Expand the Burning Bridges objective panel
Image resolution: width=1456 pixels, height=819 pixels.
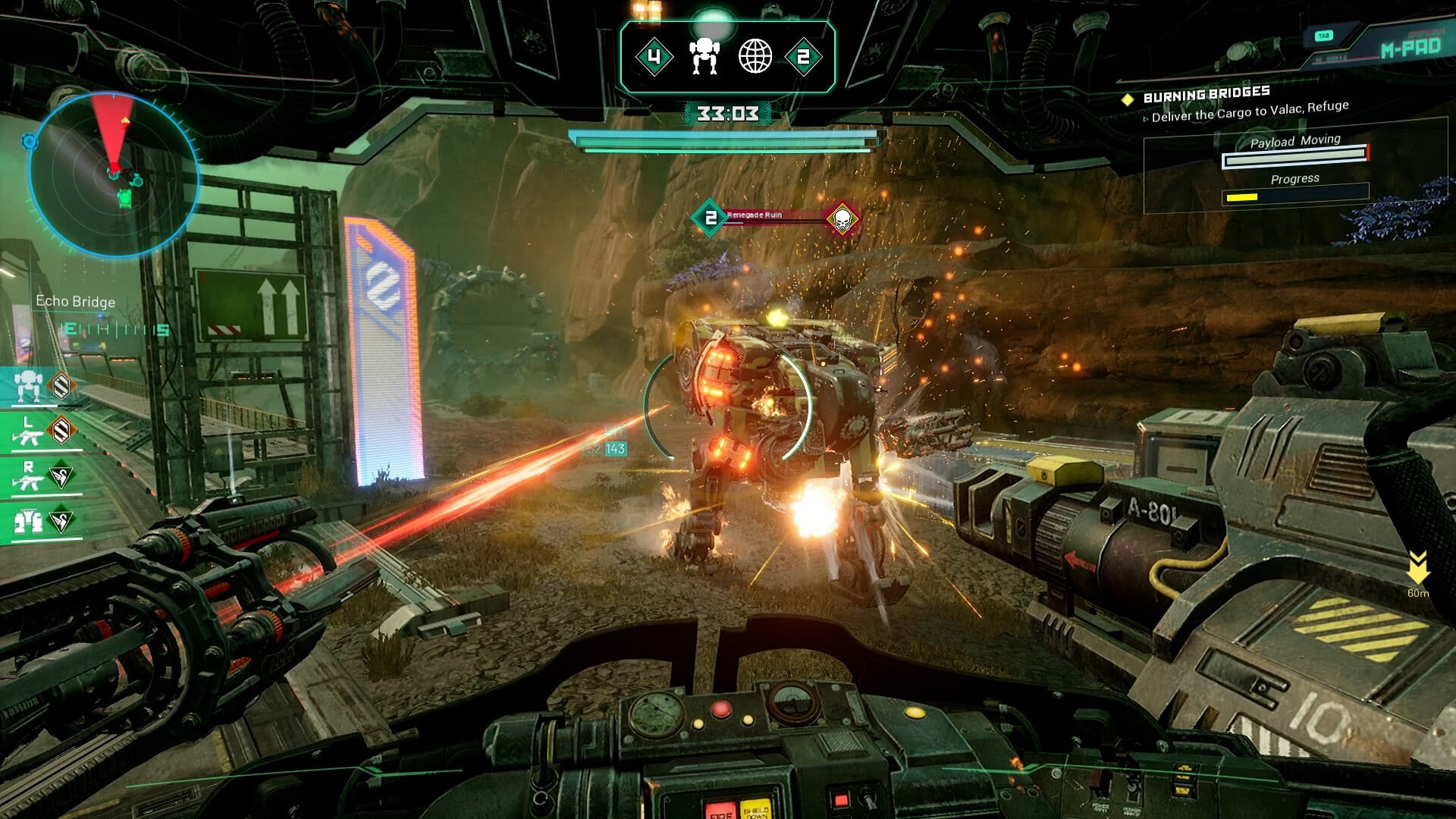pyautogui.click(x=1204, y=93)
